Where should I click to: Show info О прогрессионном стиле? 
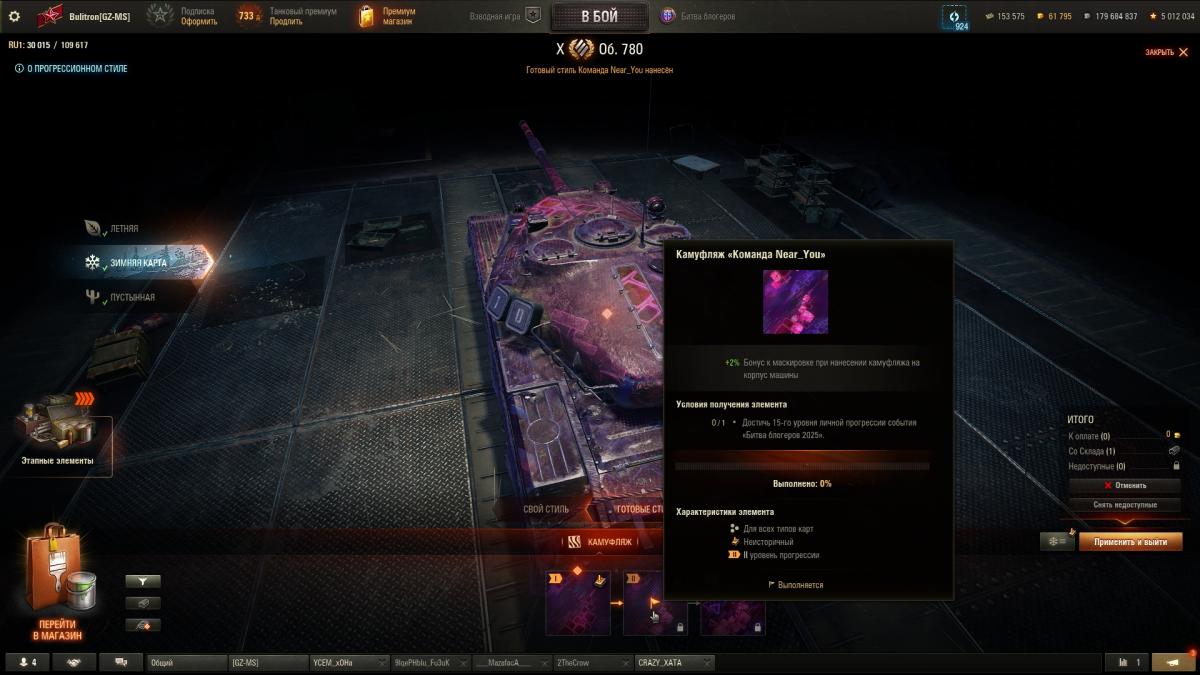coord(71,69)
